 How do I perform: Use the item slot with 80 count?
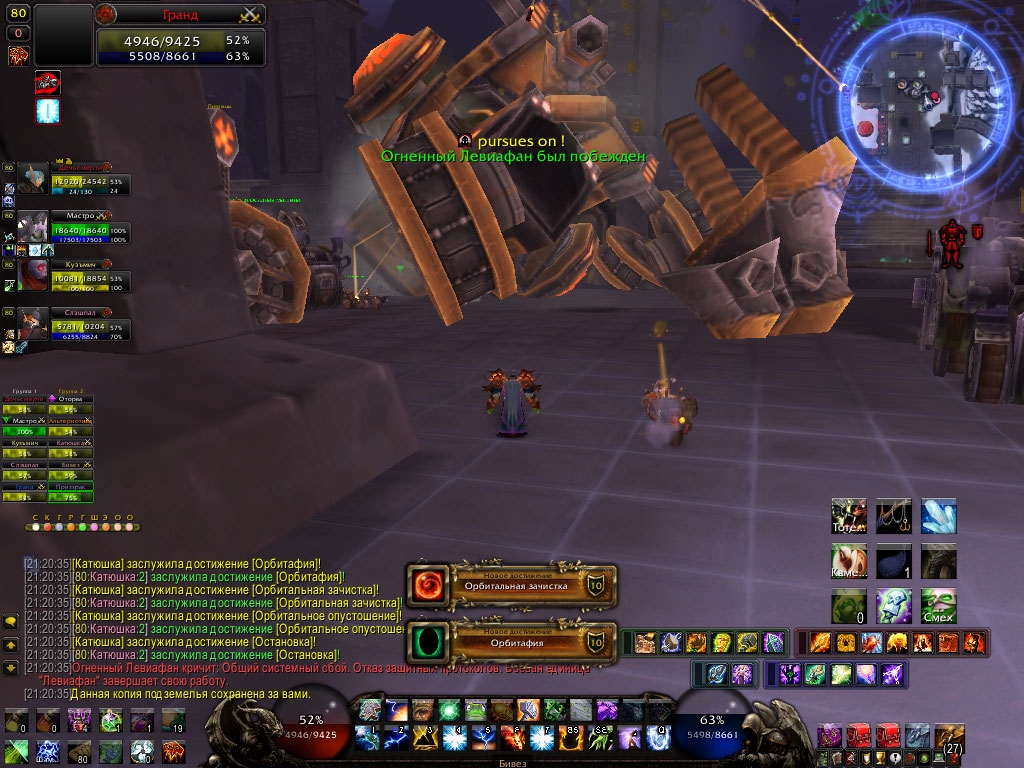[78, 751]
